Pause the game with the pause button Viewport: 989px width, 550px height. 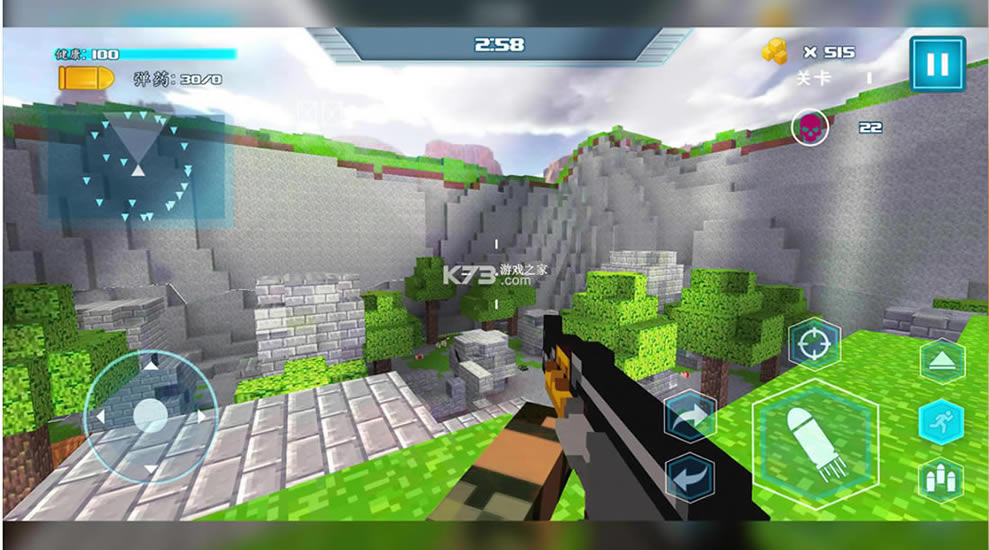tap(937, 65)
